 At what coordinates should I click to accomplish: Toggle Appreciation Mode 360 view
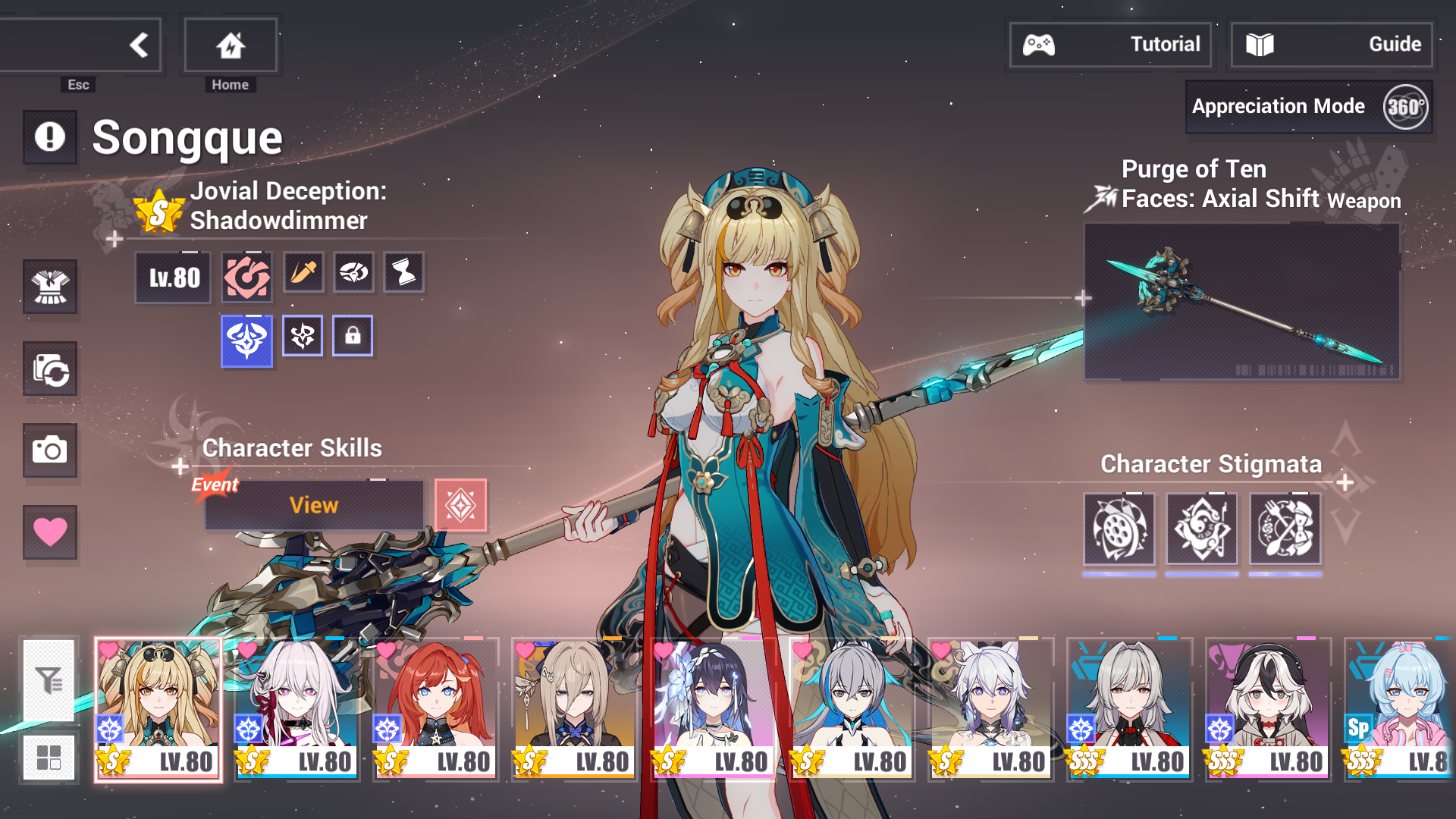tap(1308, 106)
